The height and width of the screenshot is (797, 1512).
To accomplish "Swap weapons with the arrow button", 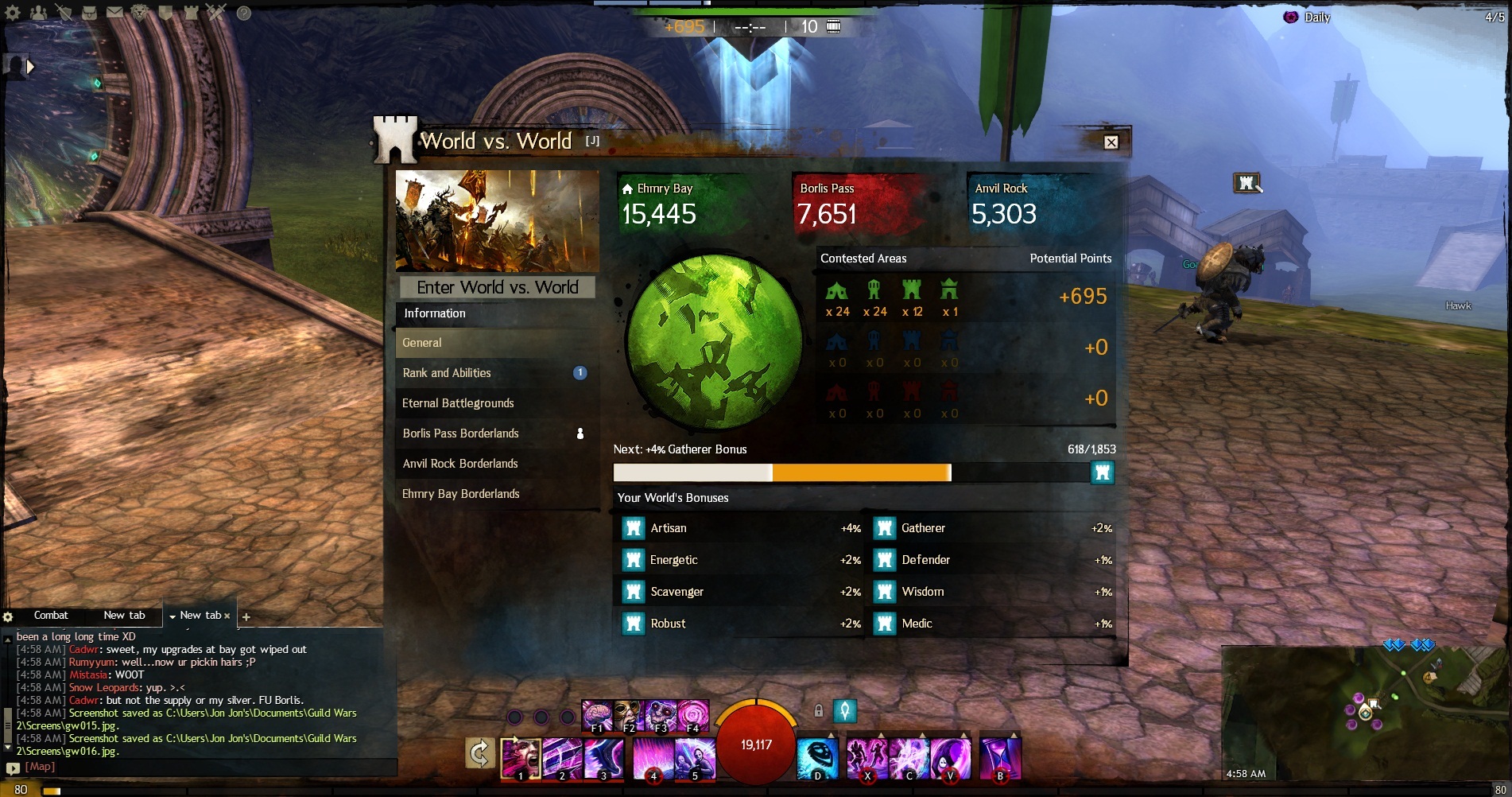I will [479, 752].
